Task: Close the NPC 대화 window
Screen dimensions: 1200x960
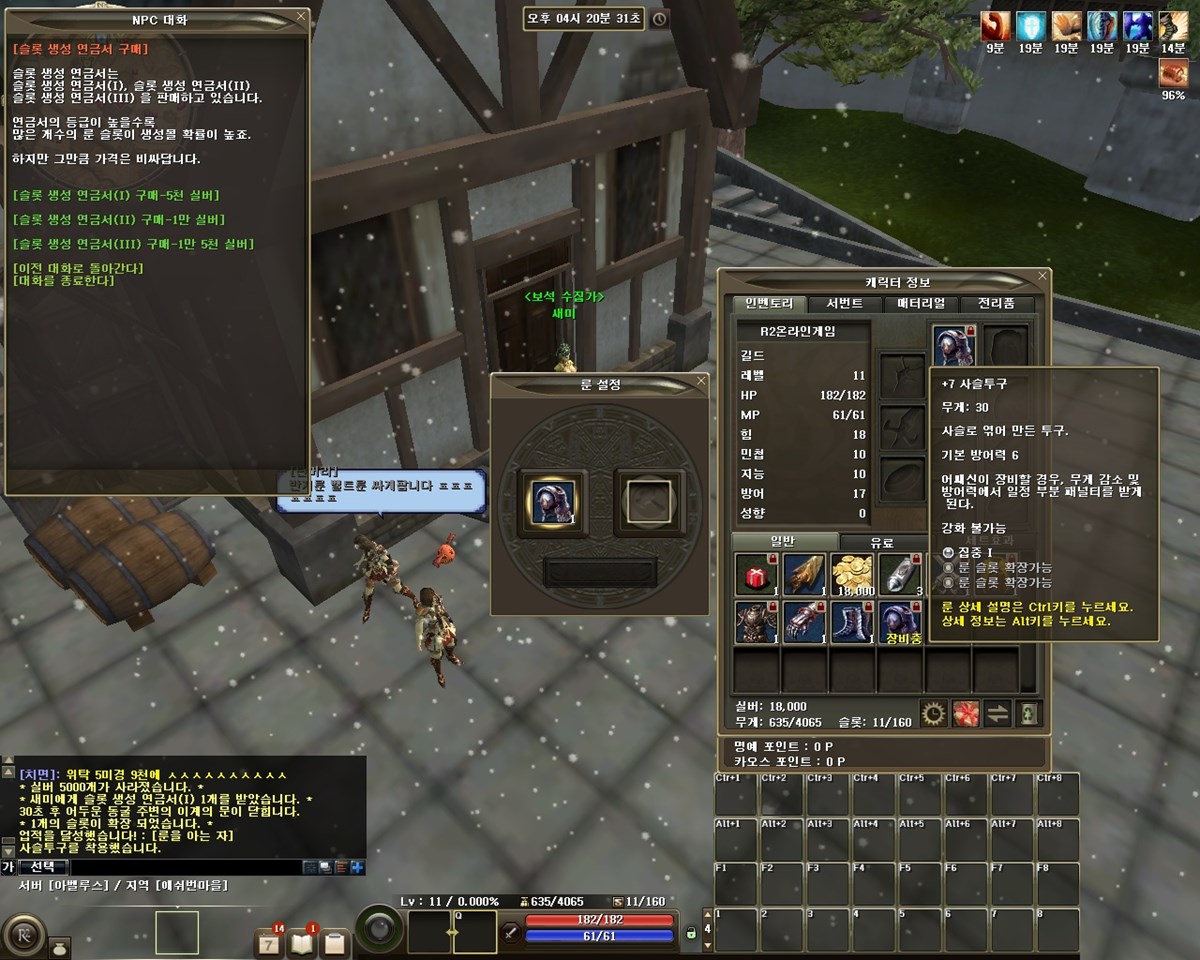Action: coord(301,17)
